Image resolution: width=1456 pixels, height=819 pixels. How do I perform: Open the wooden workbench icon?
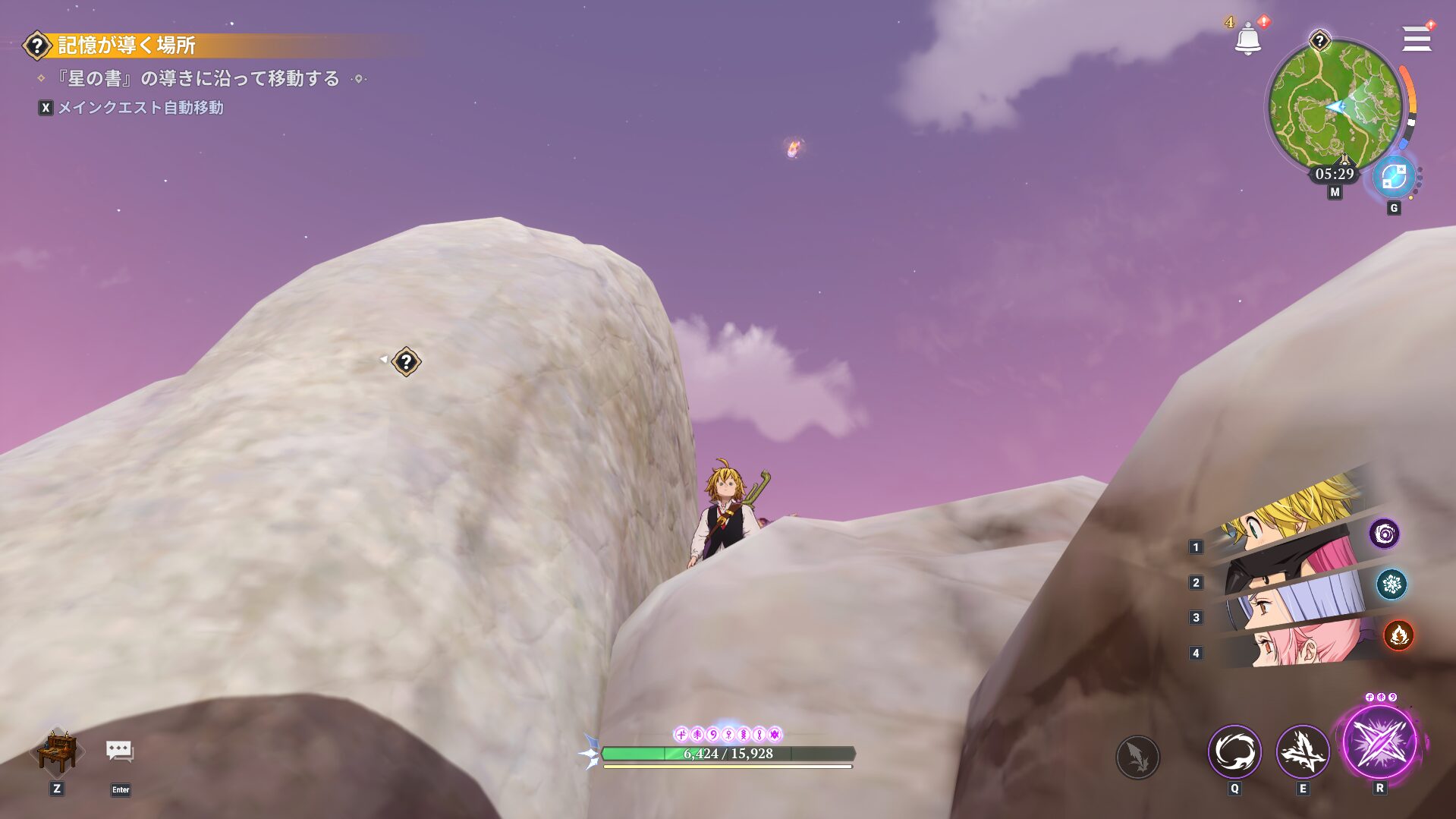pyautogui.click(x=58, y=751)
